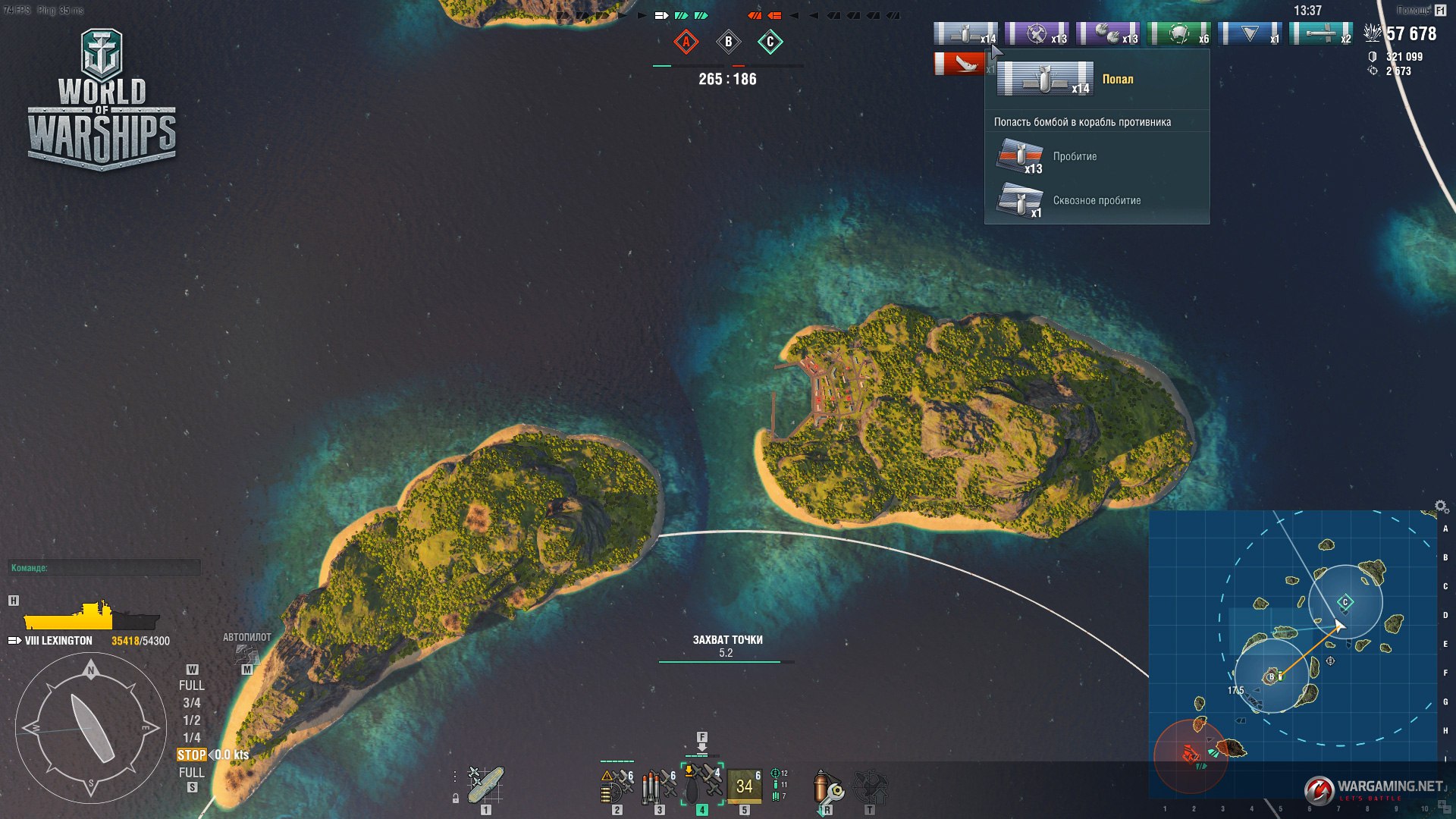
Task: Select the blue triangle x1 ribbon
Action: [x=1250, y=34]
